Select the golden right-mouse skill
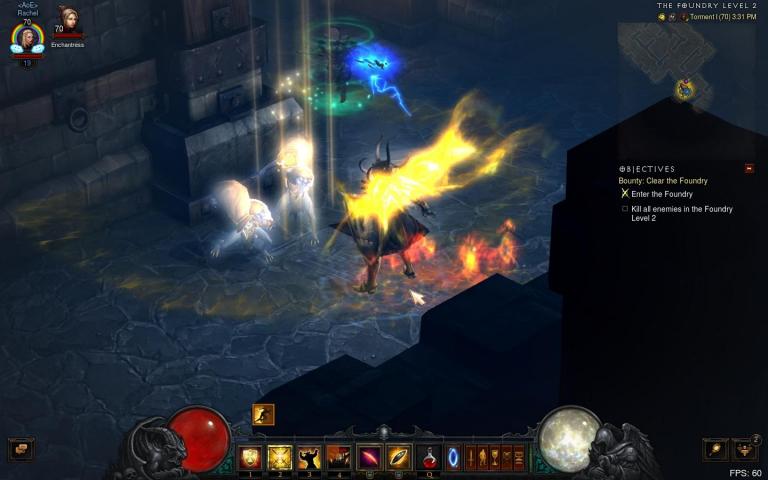The width and height of the screenshot is (768, 480). point(399,458)
